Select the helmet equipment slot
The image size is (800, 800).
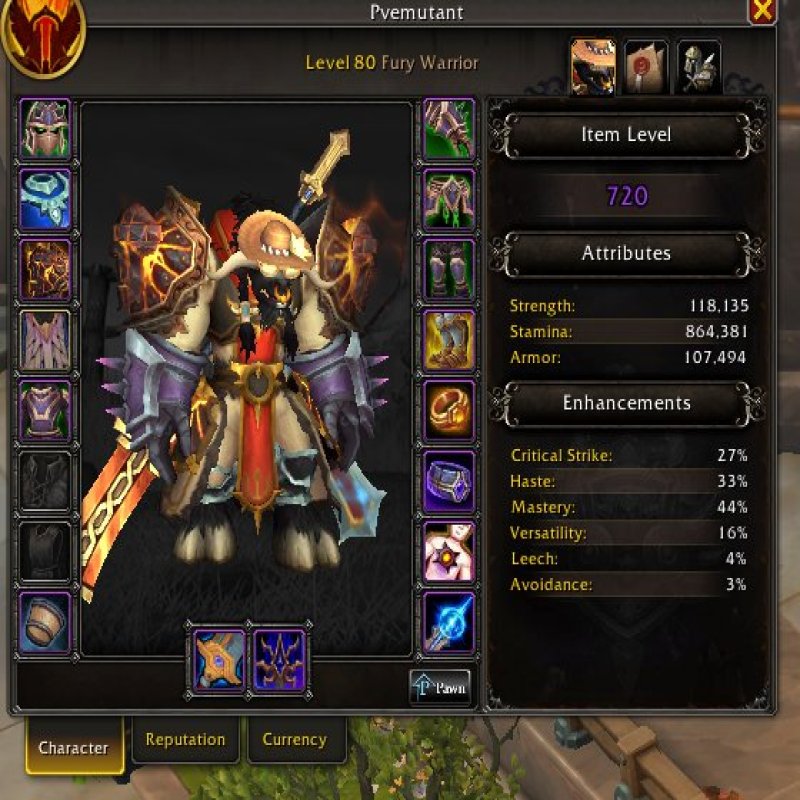[45, 128]
